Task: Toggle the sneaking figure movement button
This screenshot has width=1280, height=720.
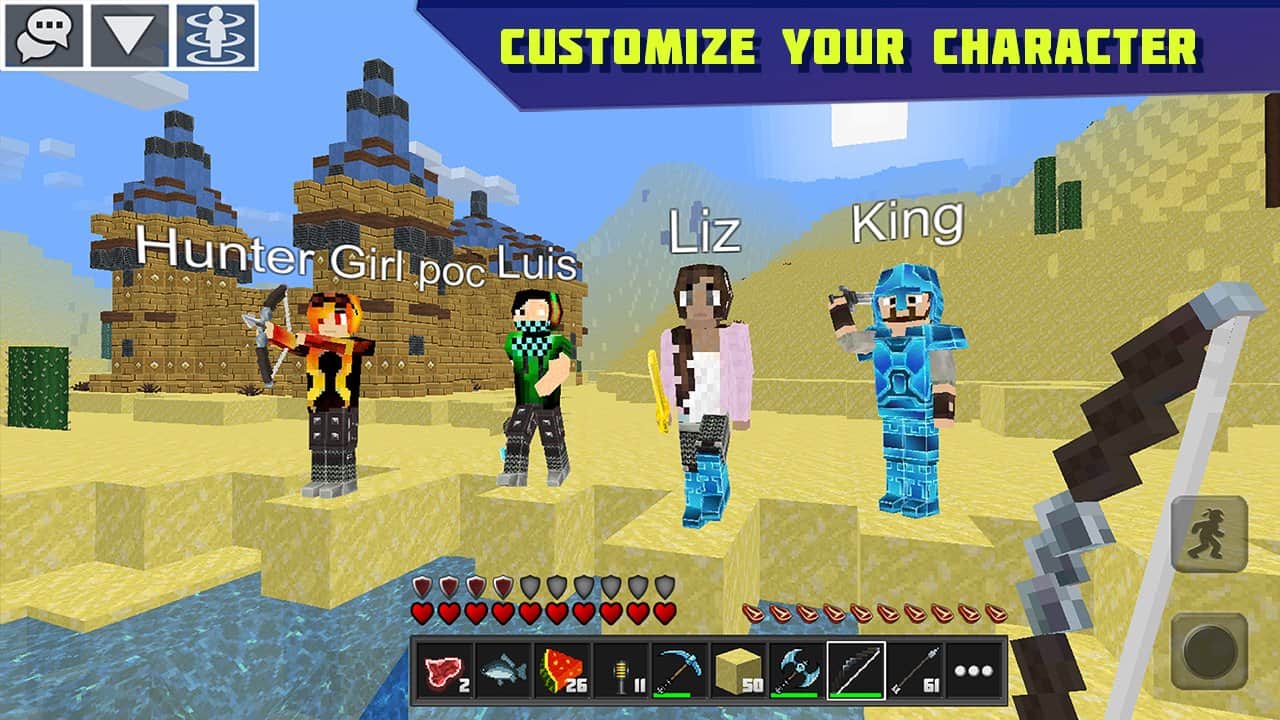Action: 1209,534
